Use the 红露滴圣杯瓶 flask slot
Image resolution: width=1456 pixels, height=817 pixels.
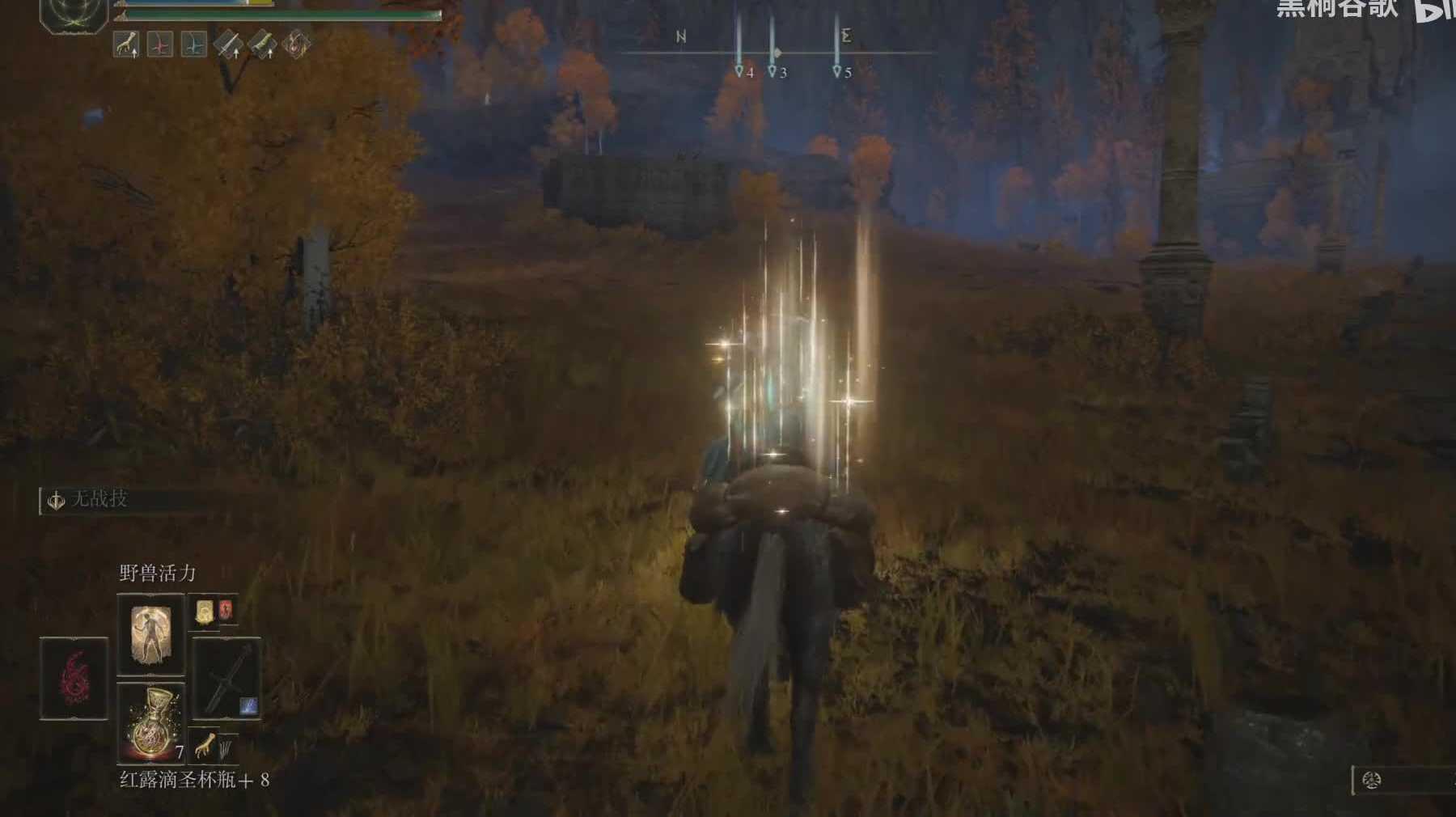[x=150, y=722]
